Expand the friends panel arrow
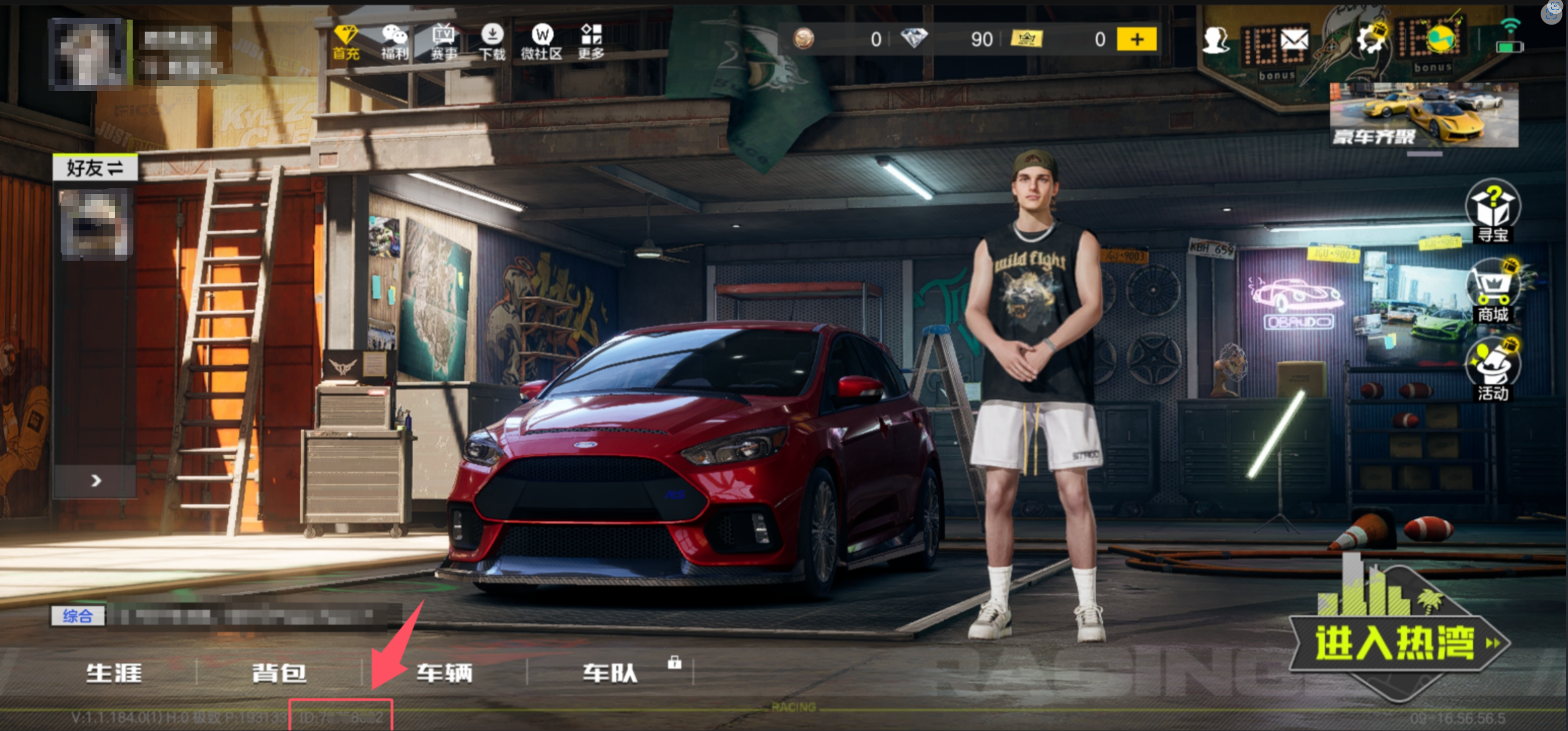 pos(96,481)
